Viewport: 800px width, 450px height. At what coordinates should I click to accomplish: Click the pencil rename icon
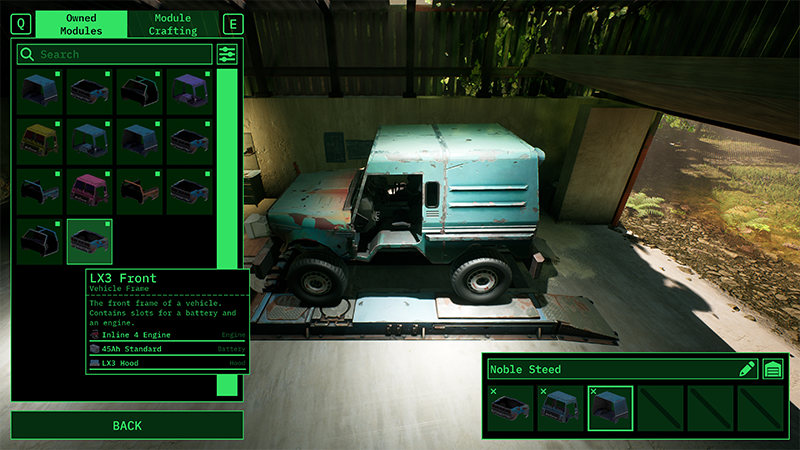(x=747, y=369)
